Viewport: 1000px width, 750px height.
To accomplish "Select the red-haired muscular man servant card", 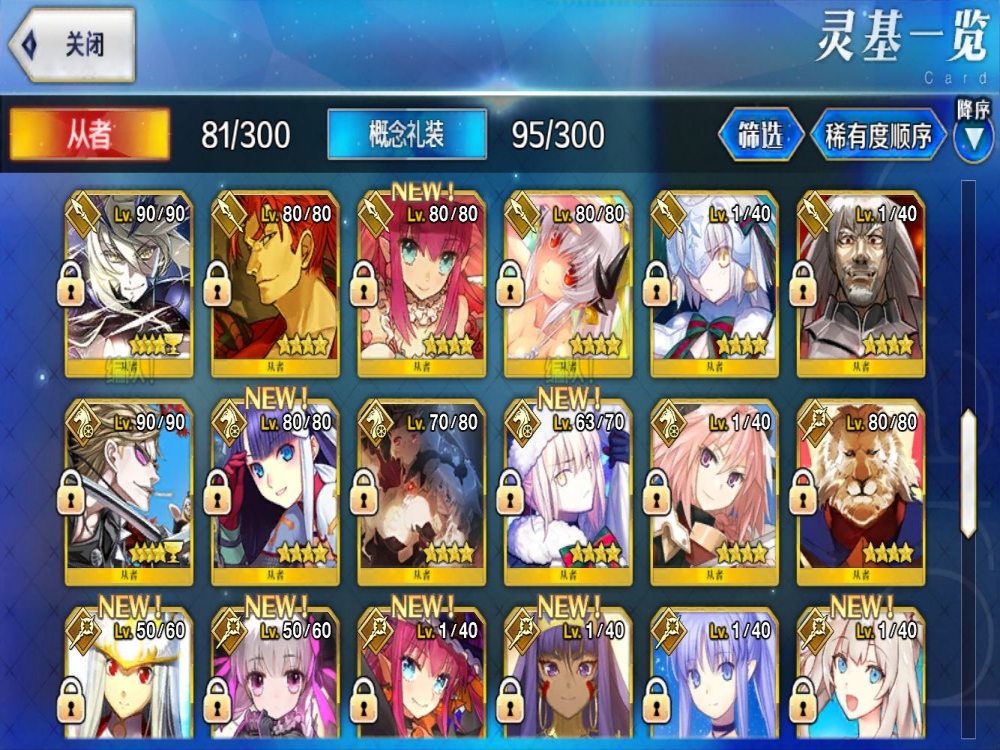I will tap(275, 283).
